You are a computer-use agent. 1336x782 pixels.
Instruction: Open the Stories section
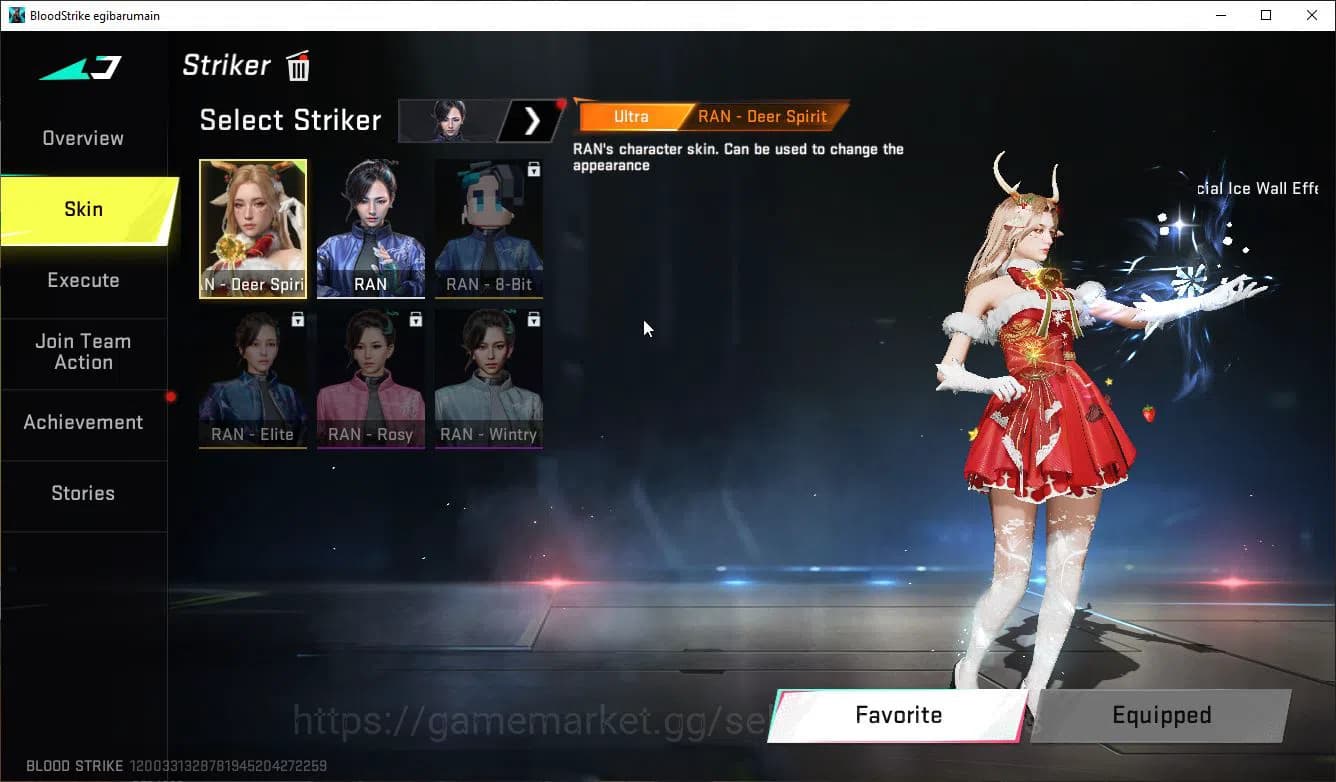pos(82,493)
